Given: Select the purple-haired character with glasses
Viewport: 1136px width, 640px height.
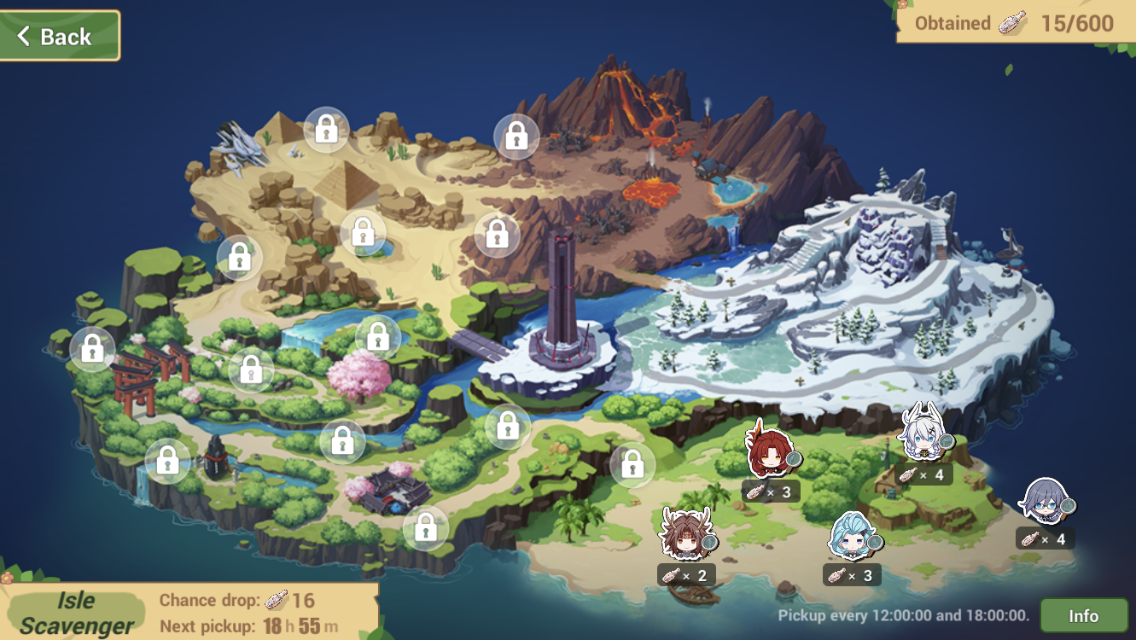Looking at the screenshot, I should tap(1044, 502).
